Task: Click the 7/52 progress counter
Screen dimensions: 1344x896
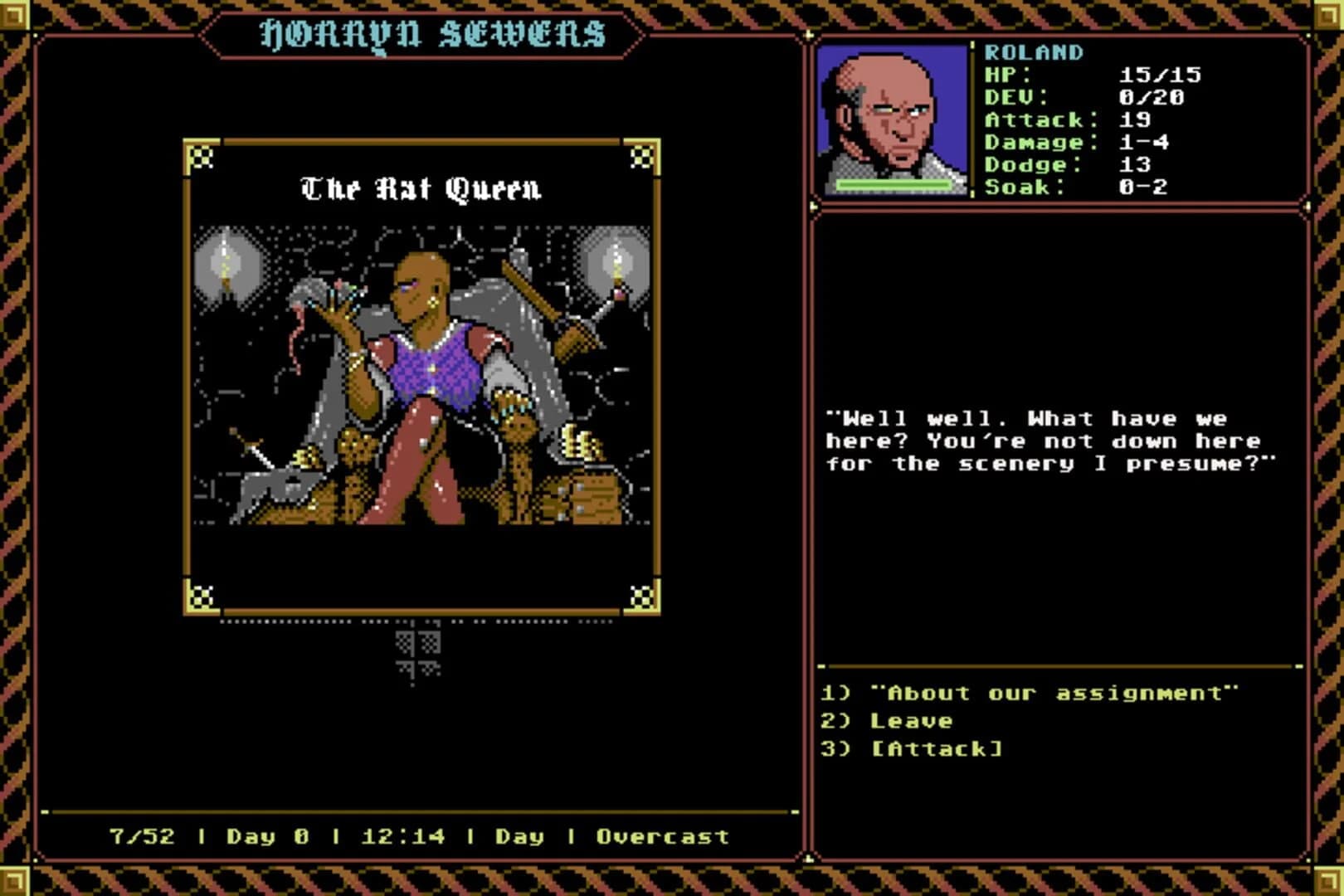Action: 143,837
